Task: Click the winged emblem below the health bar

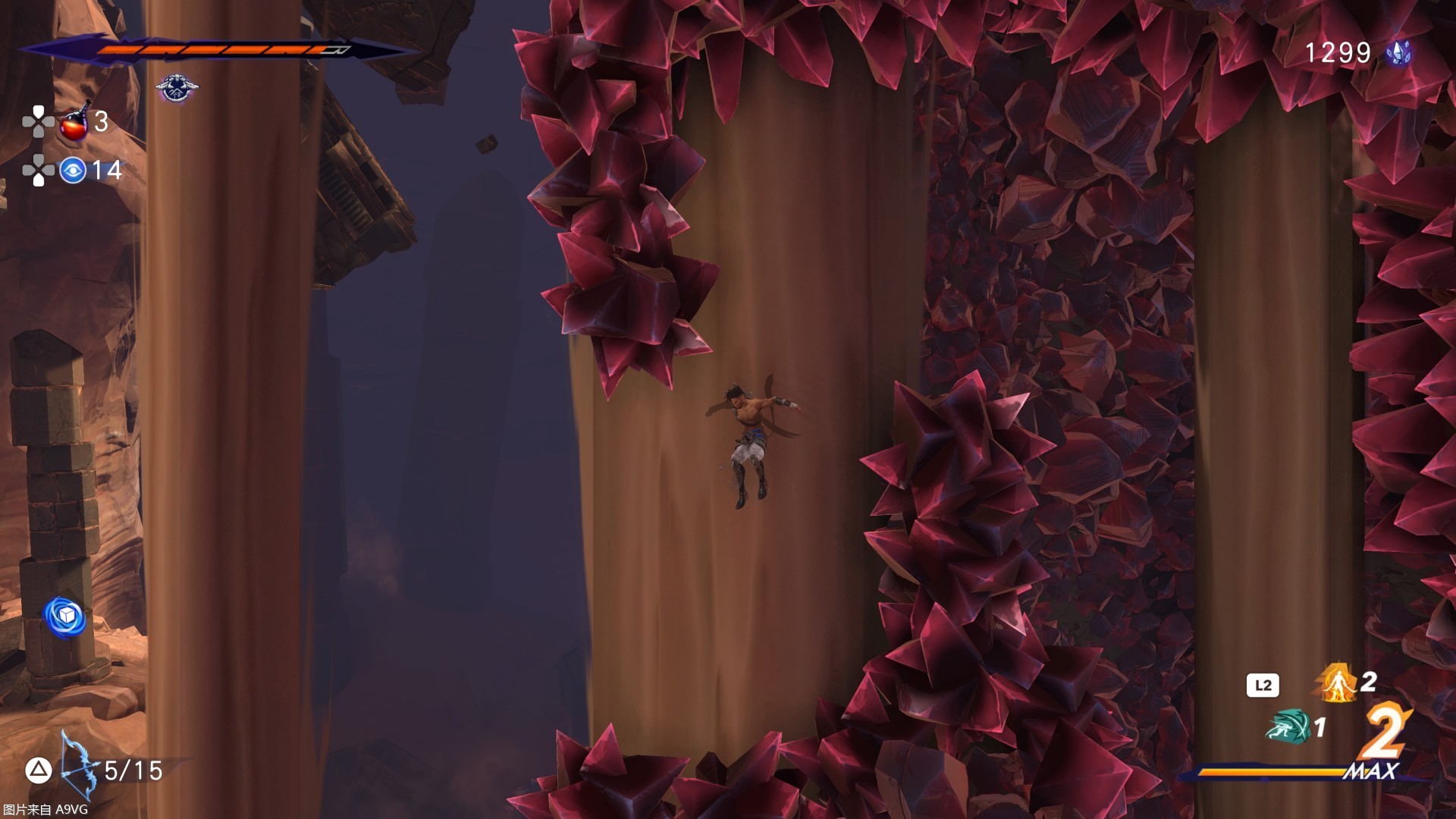Action: pyautogui.click(x=177, y=87)
